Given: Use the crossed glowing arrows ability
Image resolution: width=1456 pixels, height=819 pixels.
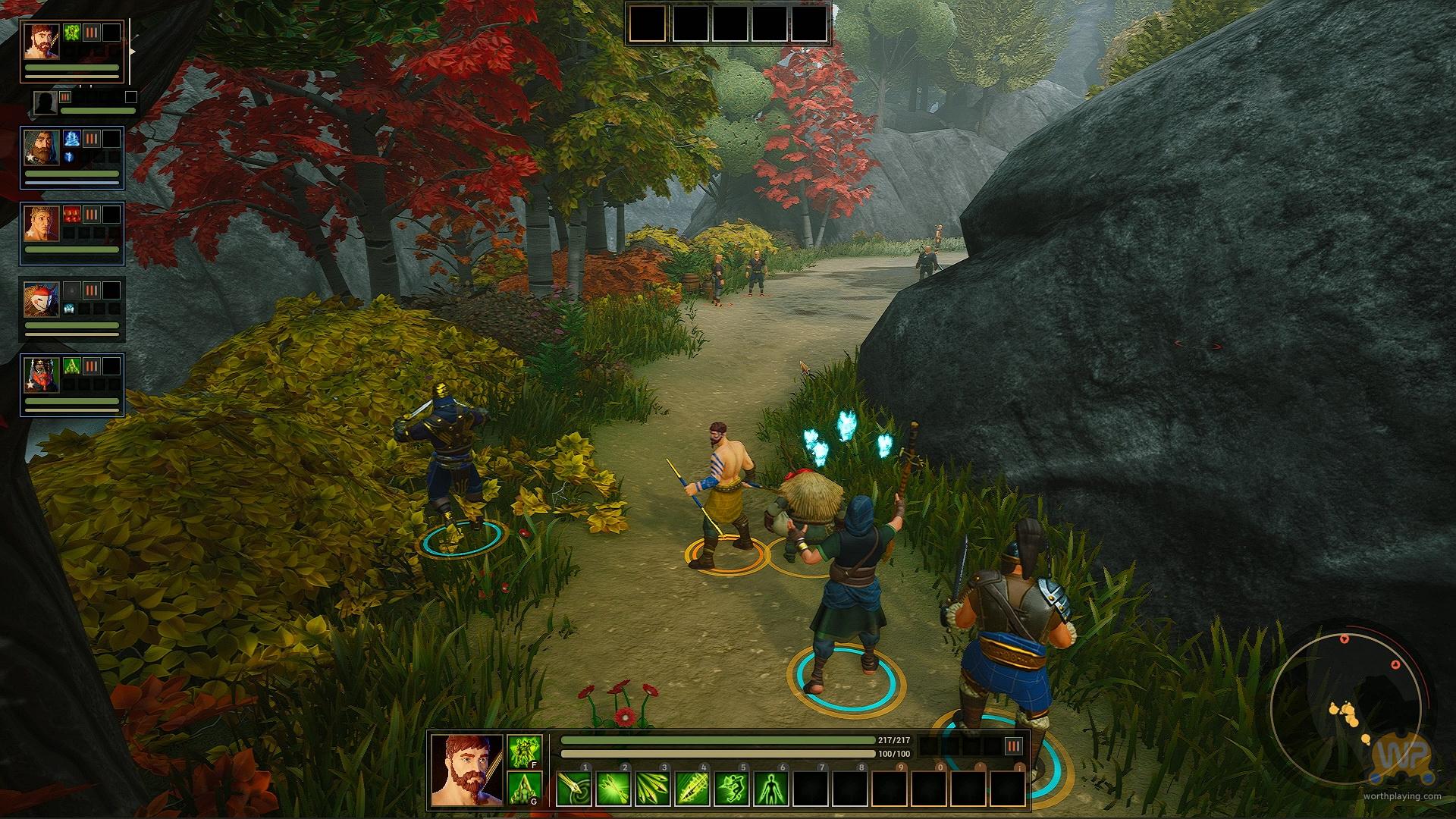Looking at the screenshot, I should click(x=613, y=789).
